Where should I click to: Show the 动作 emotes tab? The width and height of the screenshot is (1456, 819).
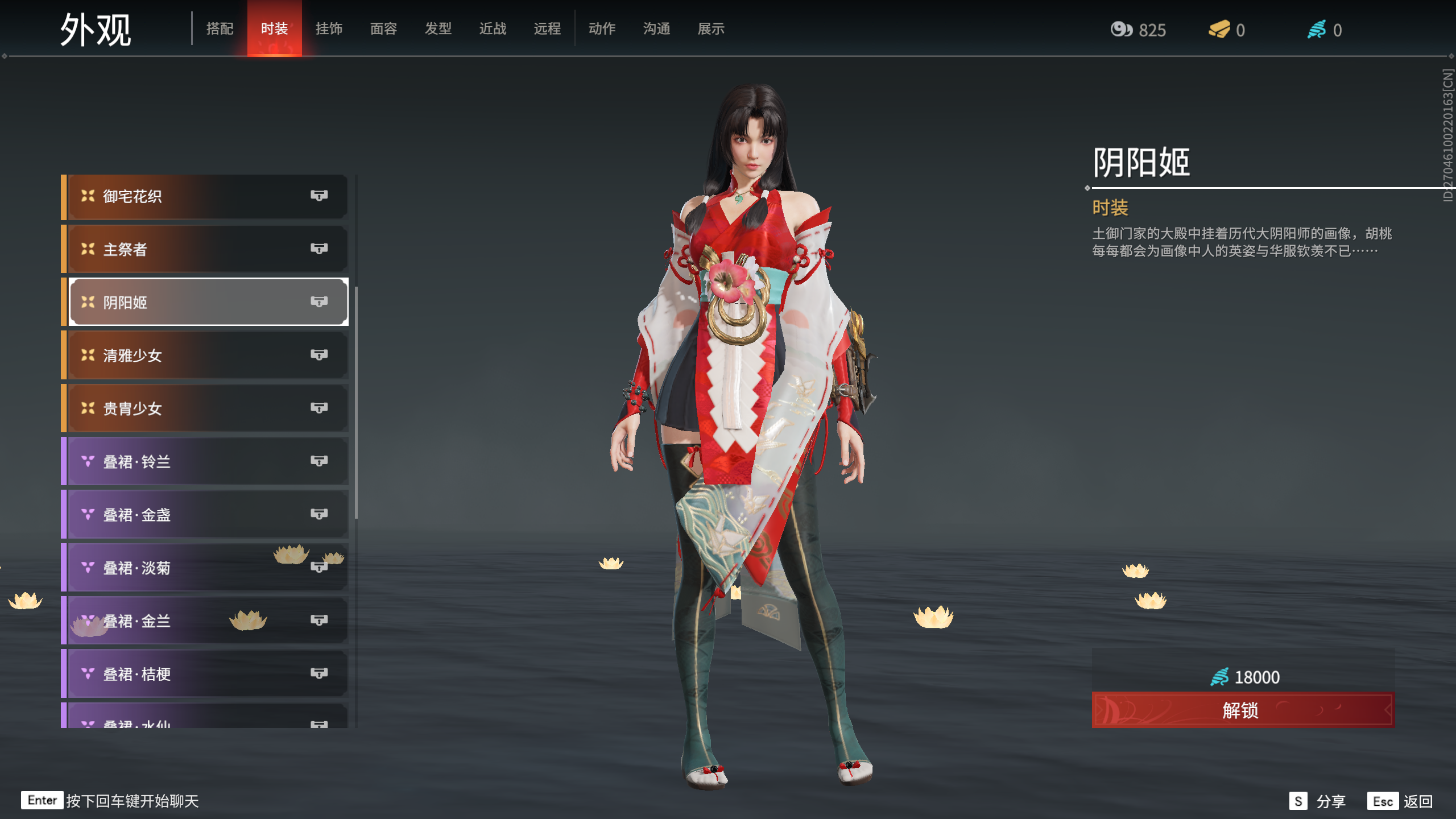(x=602, y=28)
